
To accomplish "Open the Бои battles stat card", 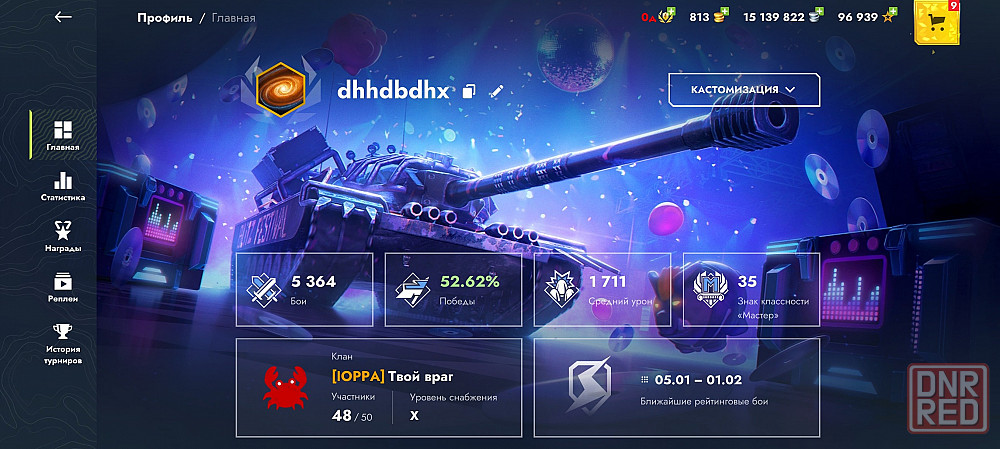I will click(304, 289).
